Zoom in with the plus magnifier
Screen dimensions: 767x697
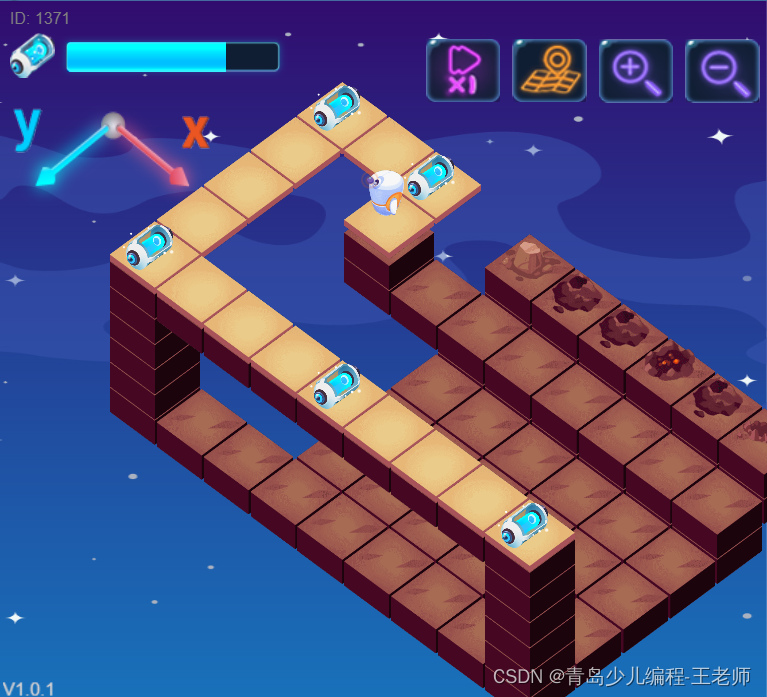click(x=636, y=70)
